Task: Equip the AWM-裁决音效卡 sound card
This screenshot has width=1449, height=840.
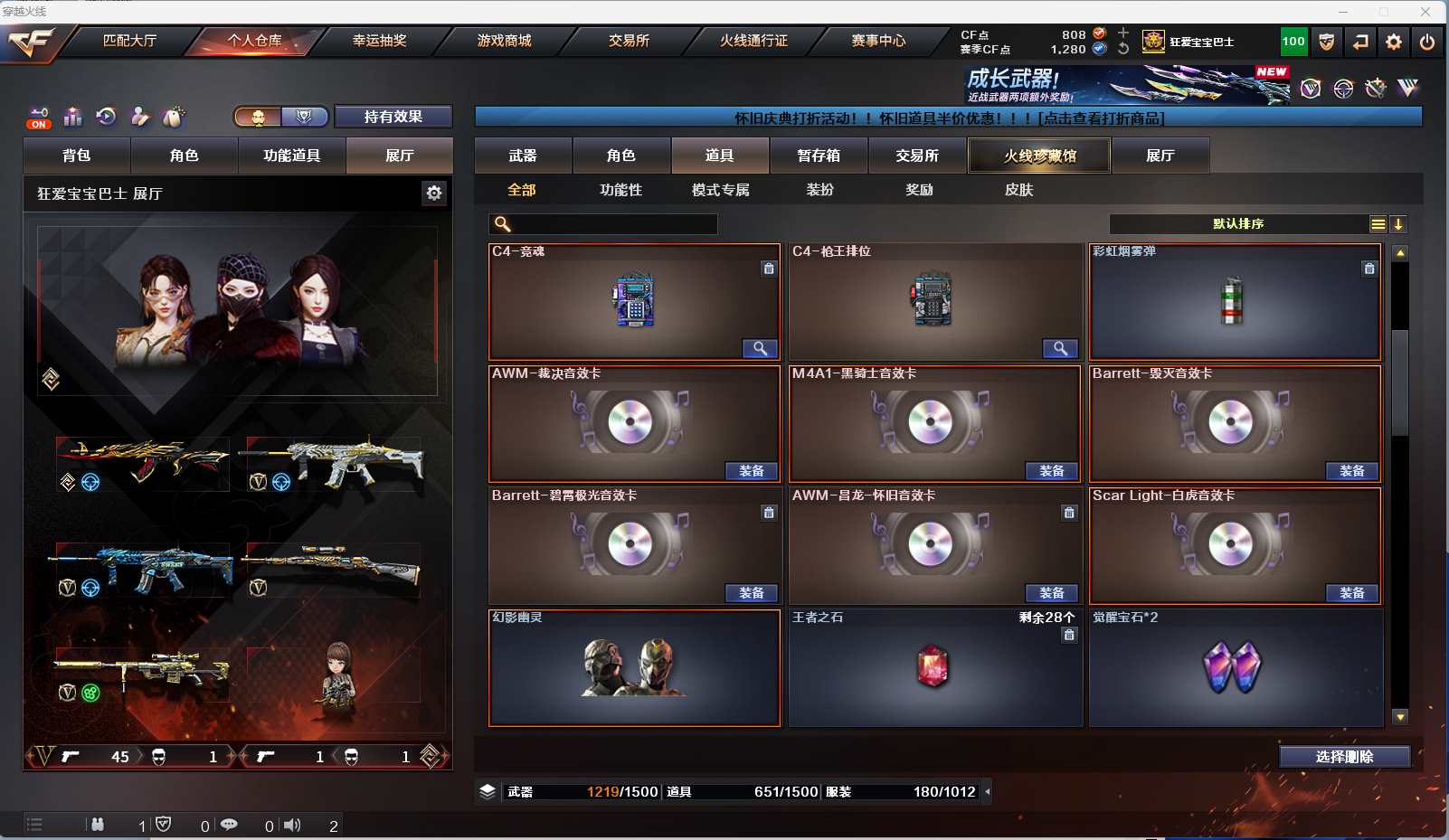Action: pyautogui.click(x=751, y=471)
